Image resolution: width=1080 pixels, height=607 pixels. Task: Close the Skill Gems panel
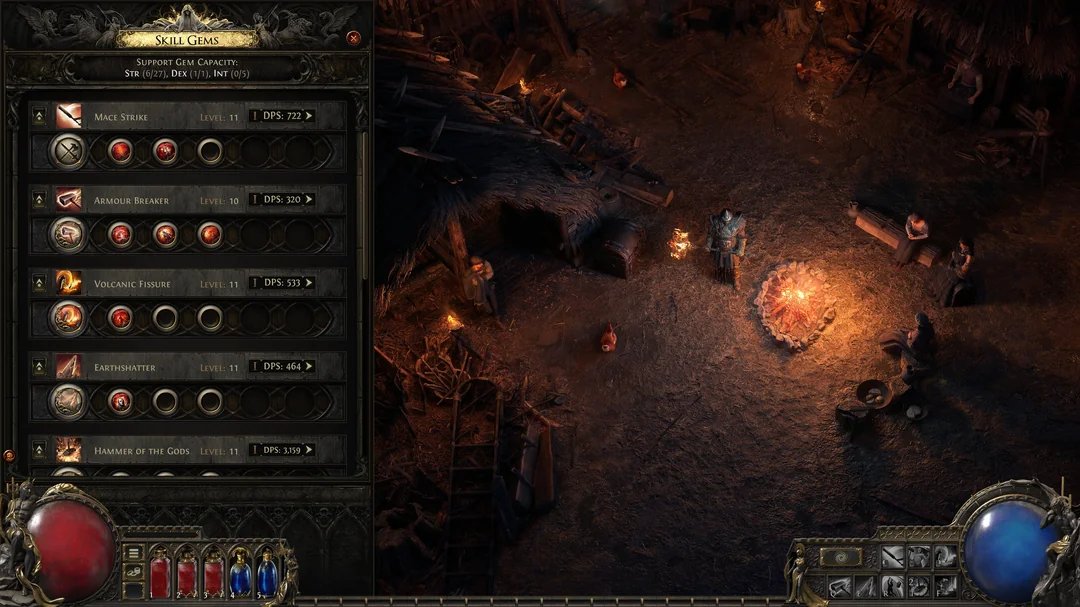pos(353,38)
